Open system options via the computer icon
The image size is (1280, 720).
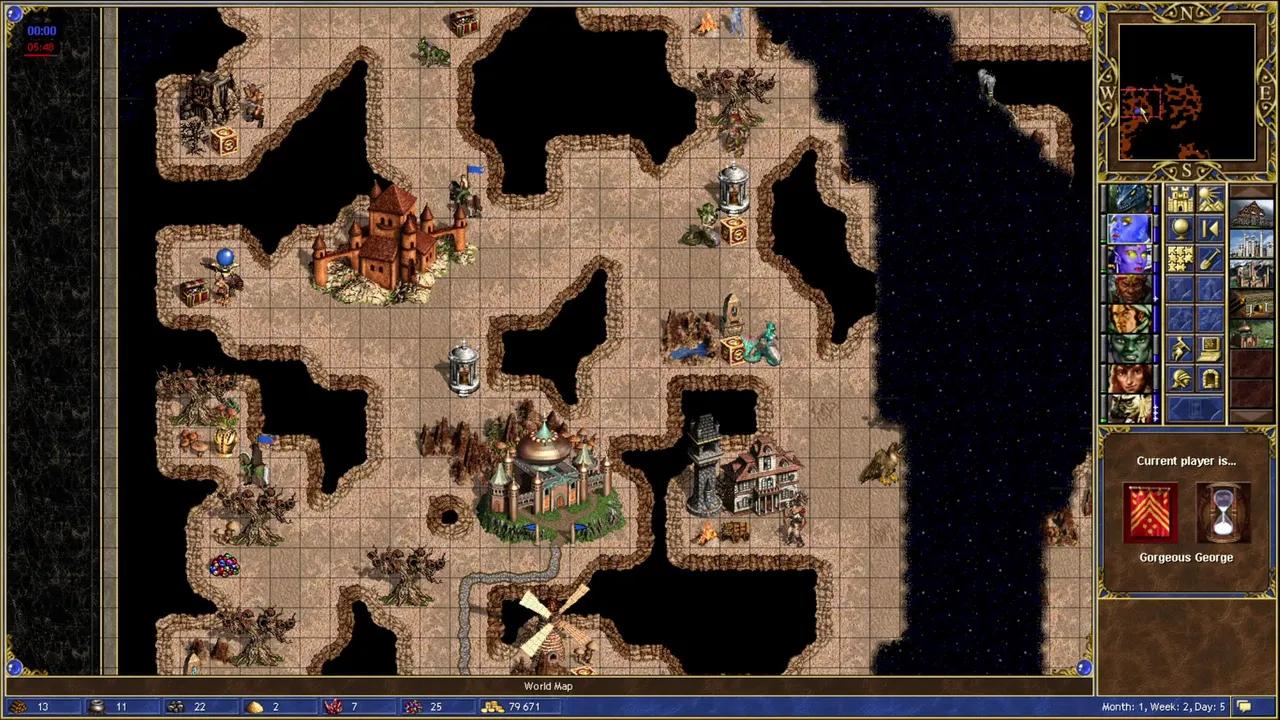point(1210,349)
